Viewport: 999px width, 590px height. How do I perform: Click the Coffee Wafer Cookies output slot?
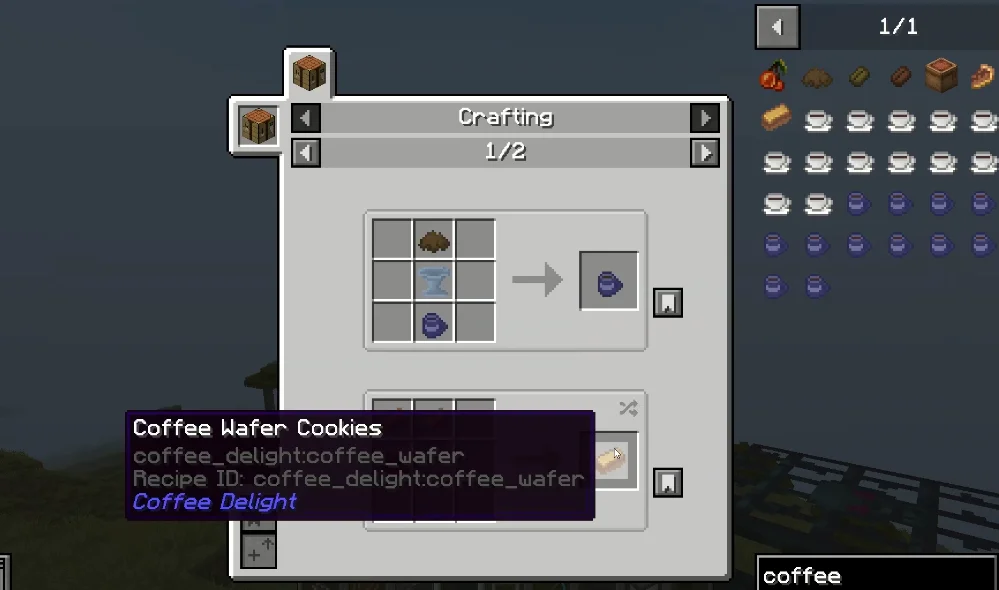pos(610,460)
